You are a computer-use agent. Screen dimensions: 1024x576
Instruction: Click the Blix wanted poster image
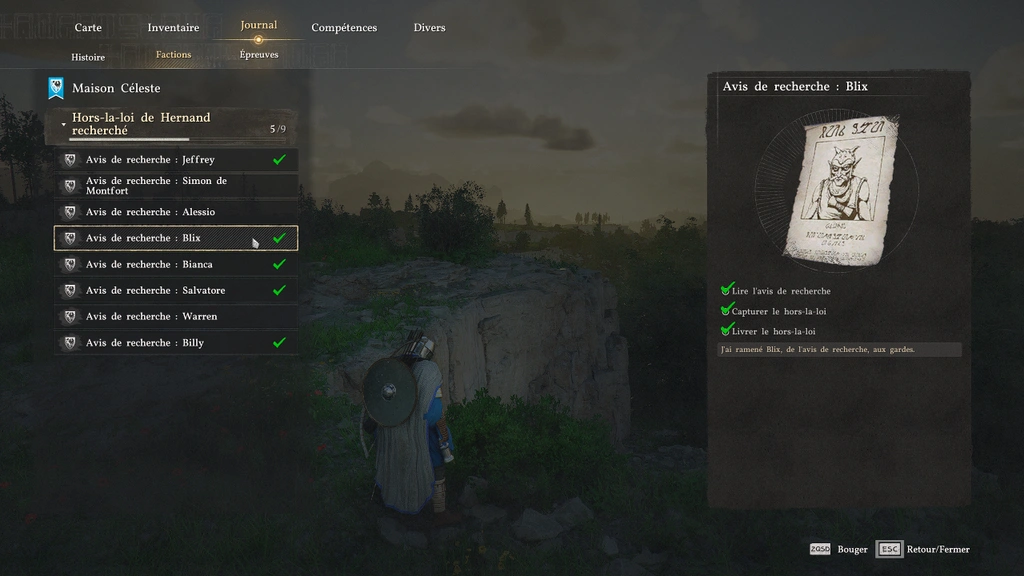(838, 190)
